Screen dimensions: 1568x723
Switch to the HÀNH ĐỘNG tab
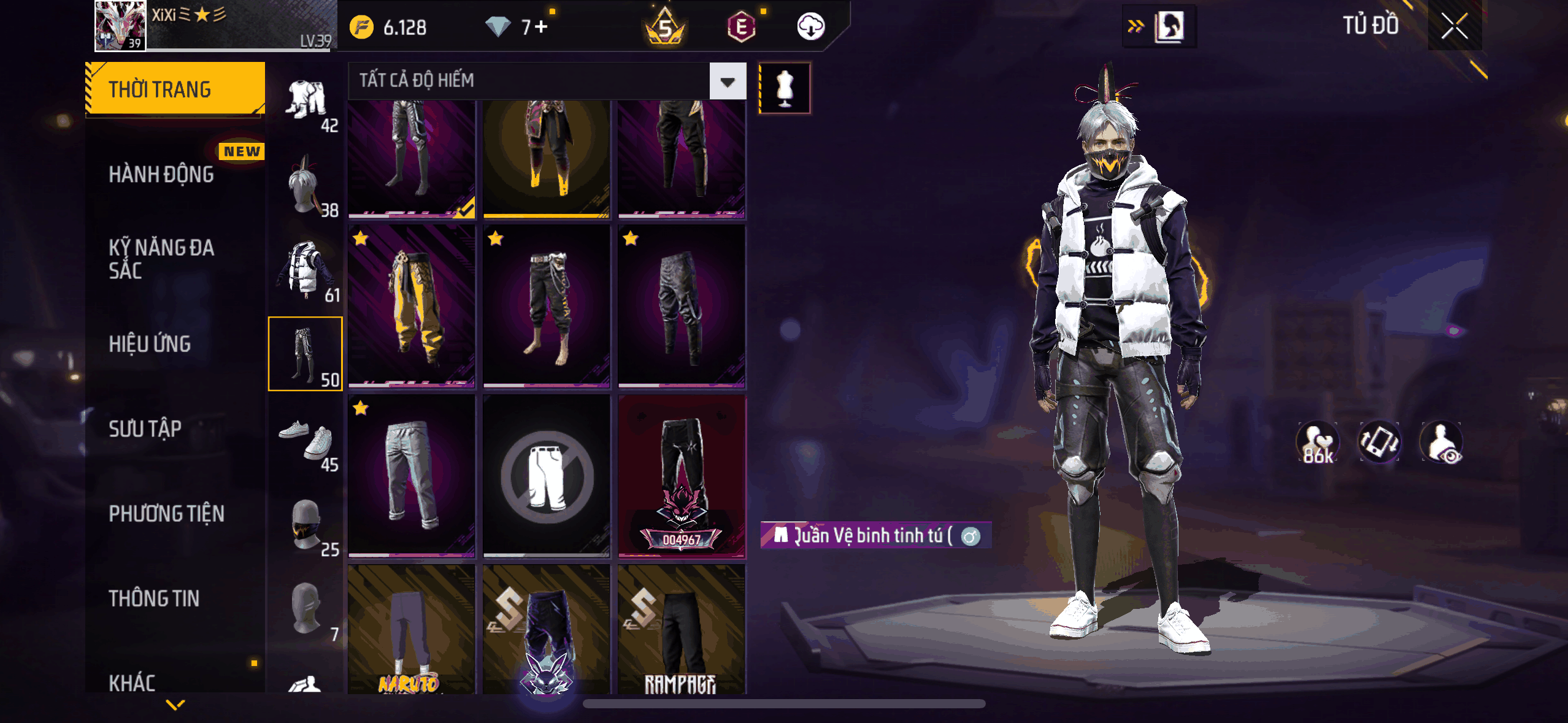161,174
